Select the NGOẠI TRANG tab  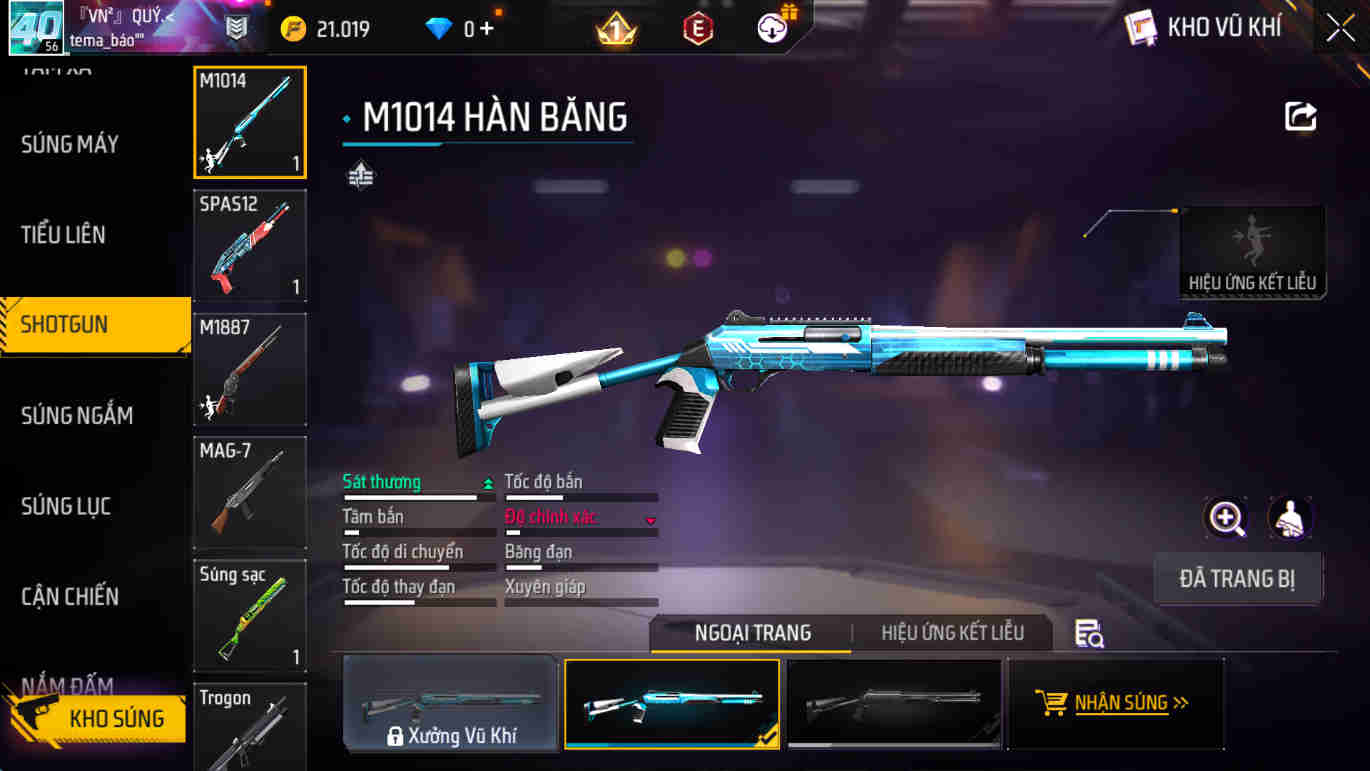tap(752, 633)
